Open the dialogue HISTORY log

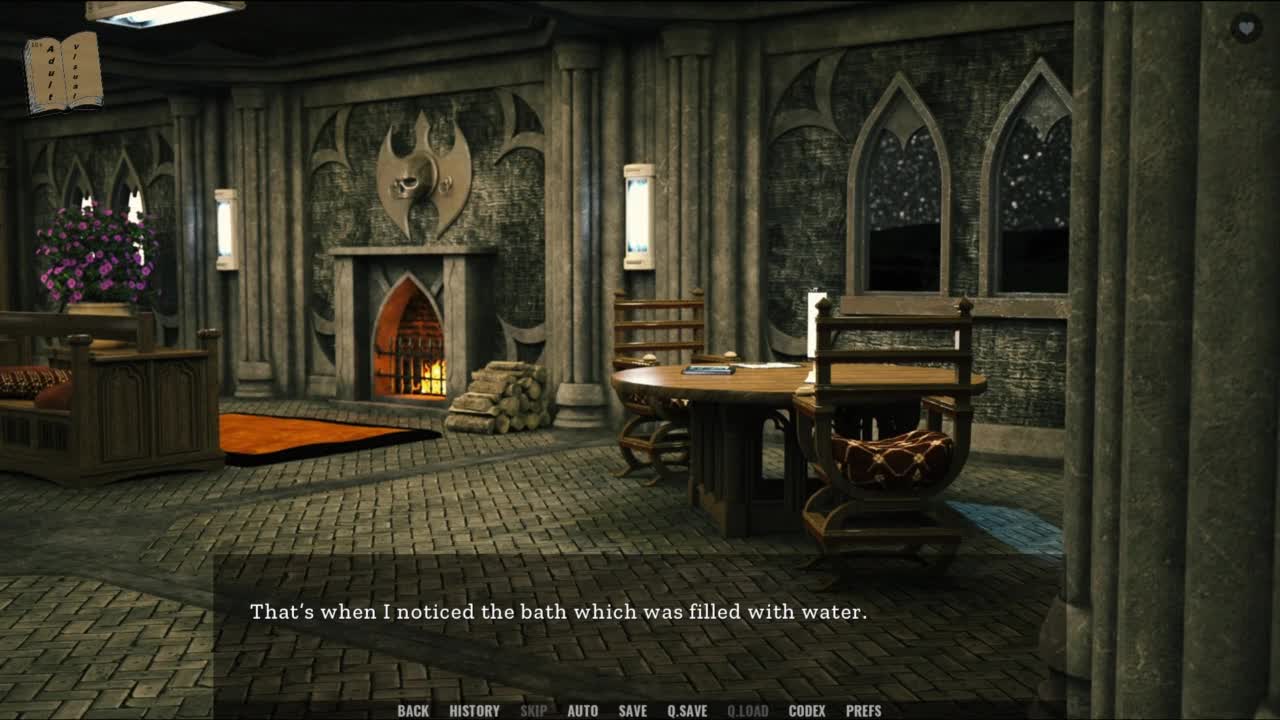[x=474, y=711]
